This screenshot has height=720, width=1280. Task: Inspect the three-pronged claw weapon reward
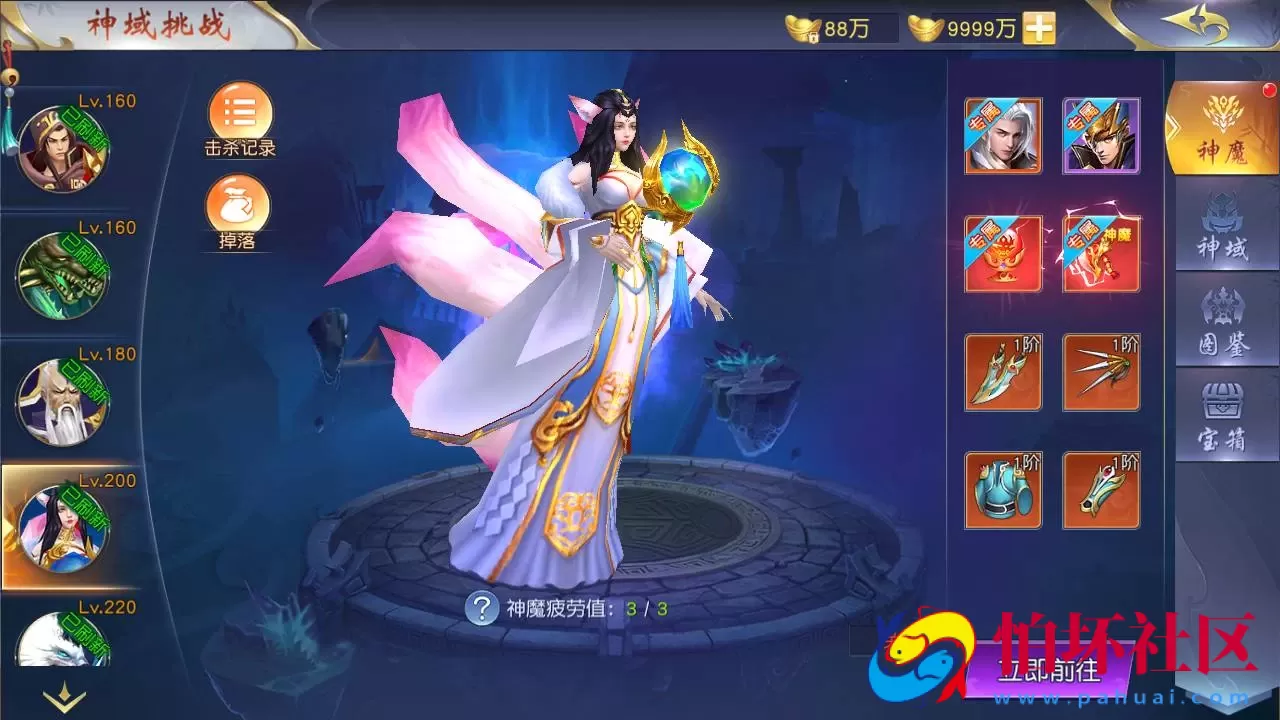[1101, 372]
